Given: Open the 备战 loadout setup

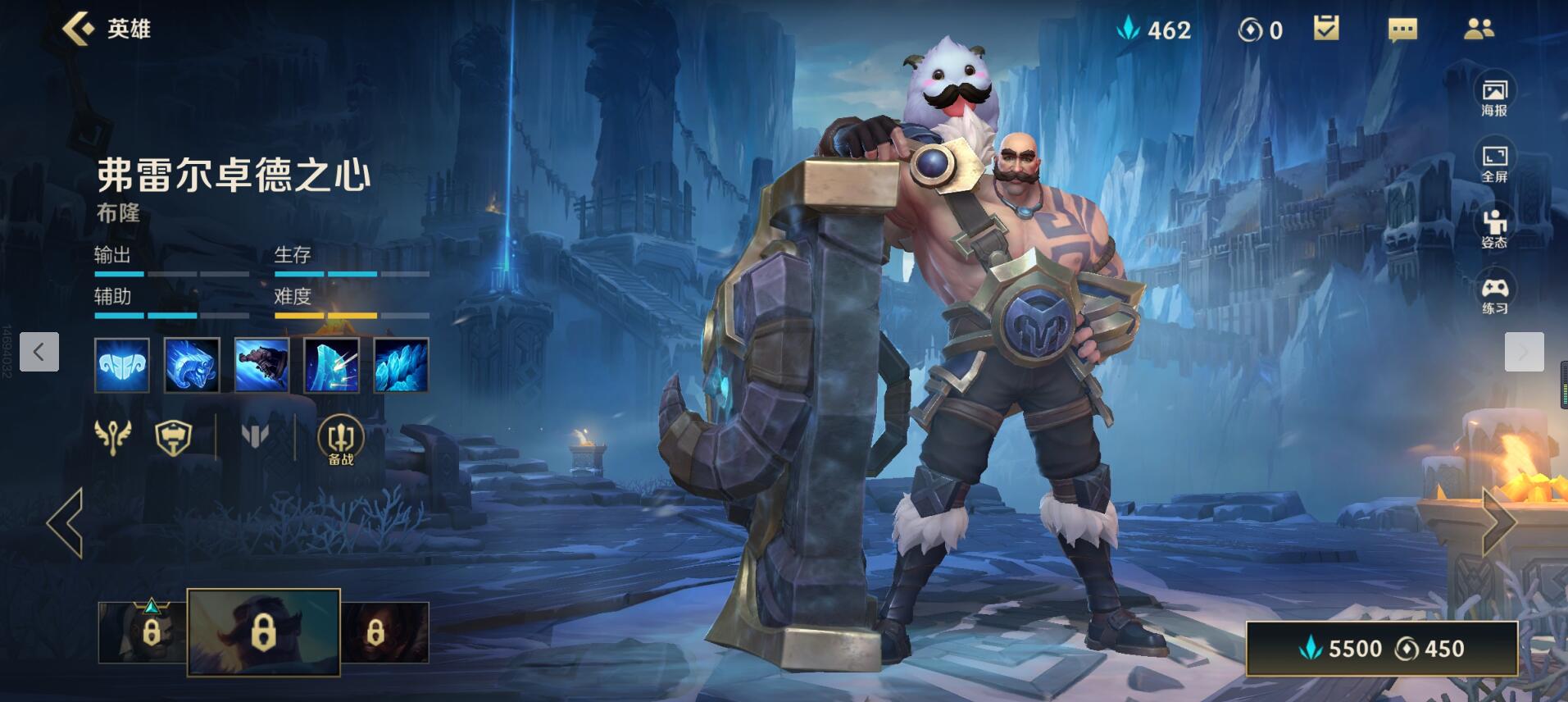Looking at the screenshot, I should pyautogui.click(x=340, y=440).
